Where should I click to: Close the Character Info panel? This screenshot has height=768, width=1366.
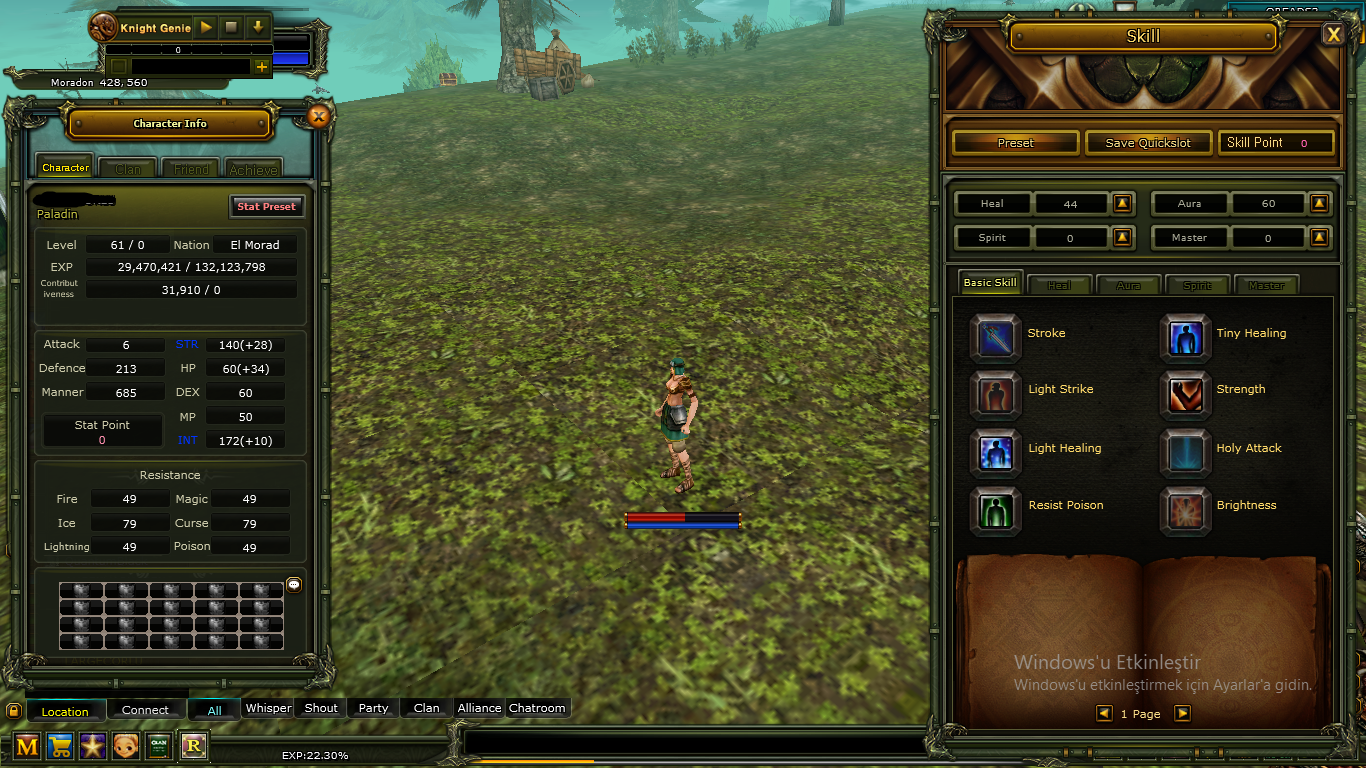coord(318,117)
